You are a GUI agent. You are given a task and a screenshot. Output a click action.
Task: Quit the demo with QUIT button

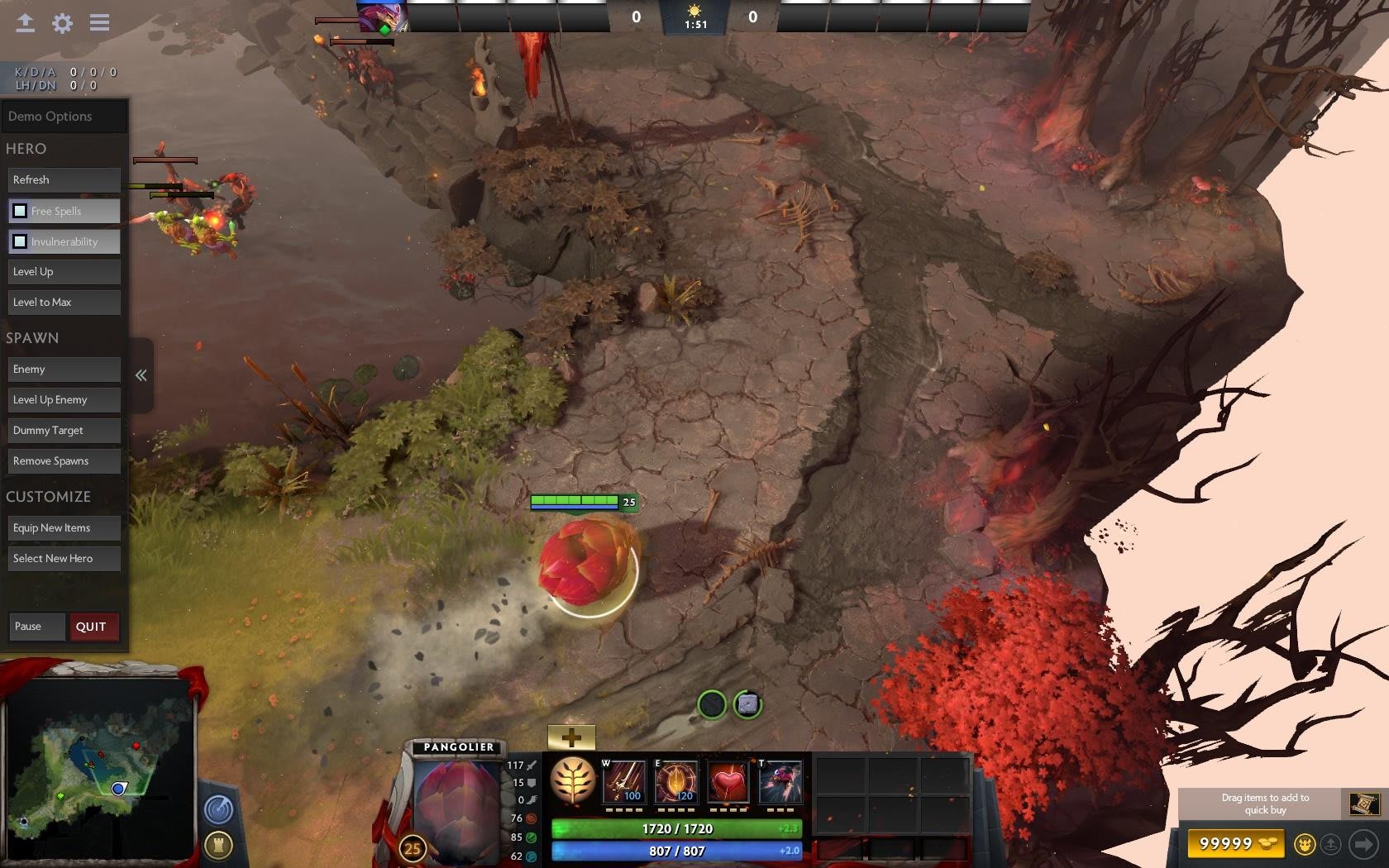coord(93,627)
